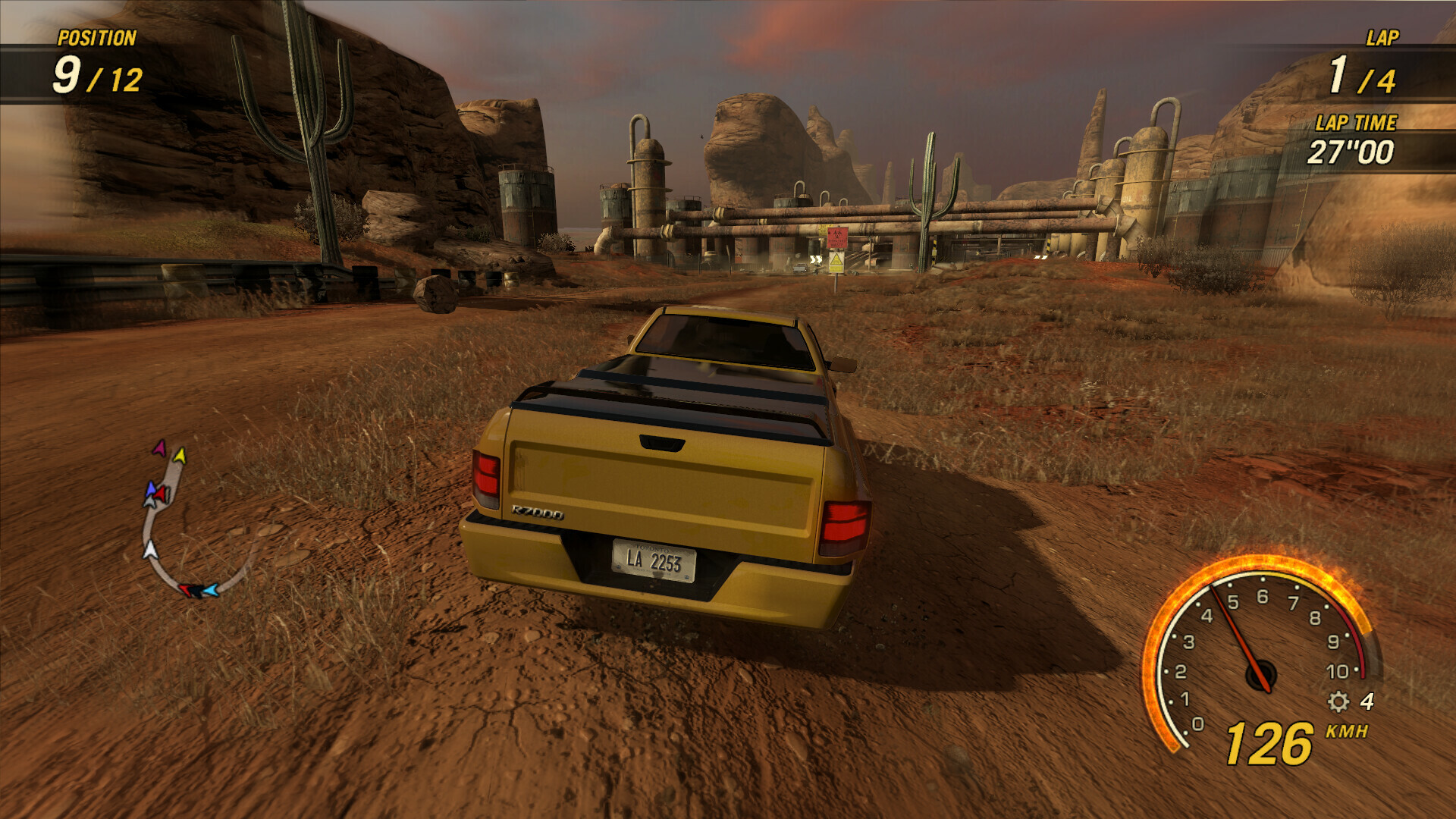Click the blue arrow on the minimap
This screenshot has width=1456, height=819.
151,489
